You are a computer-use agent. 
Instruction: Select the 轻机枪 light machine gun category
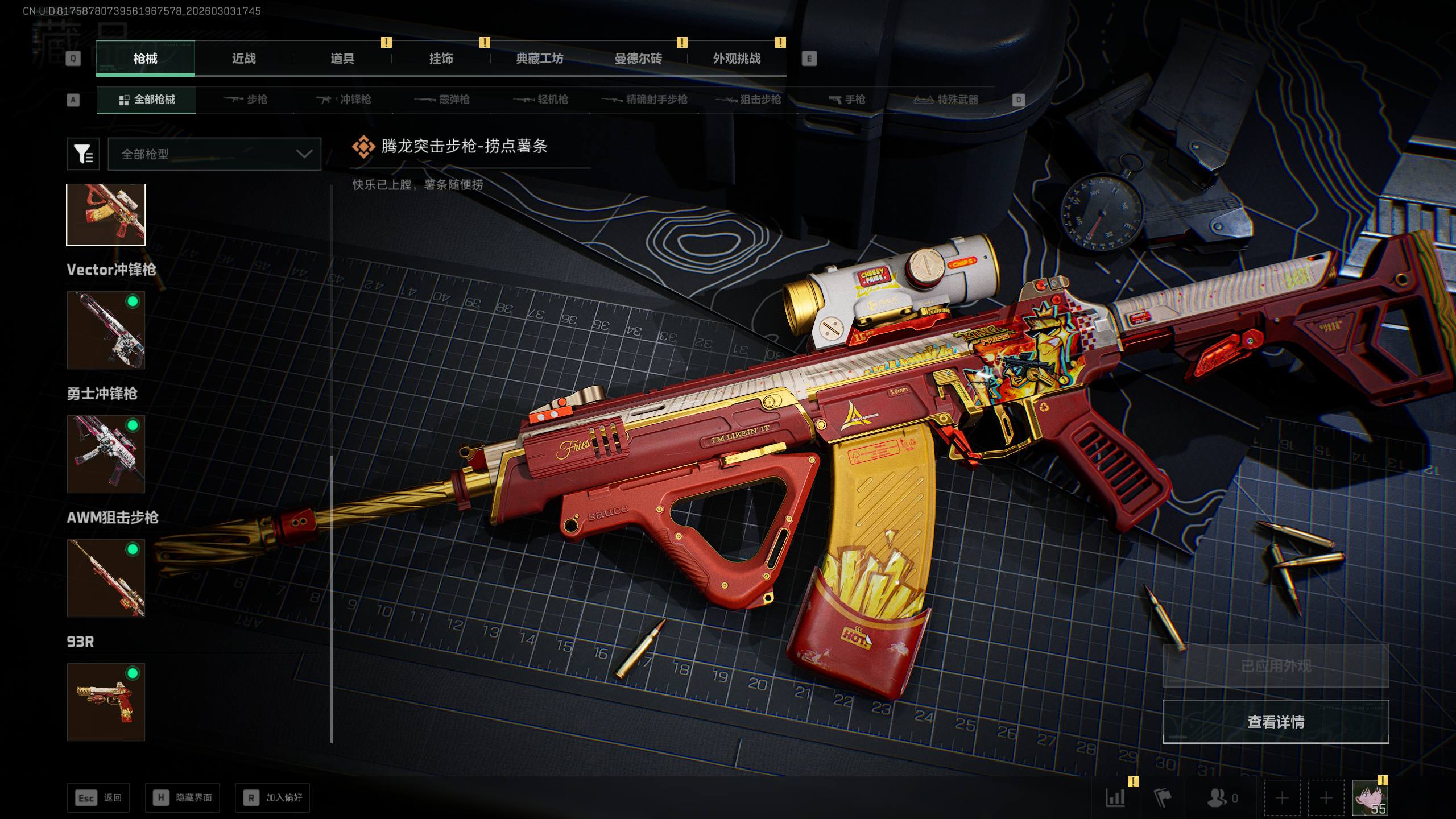point(541,100)
